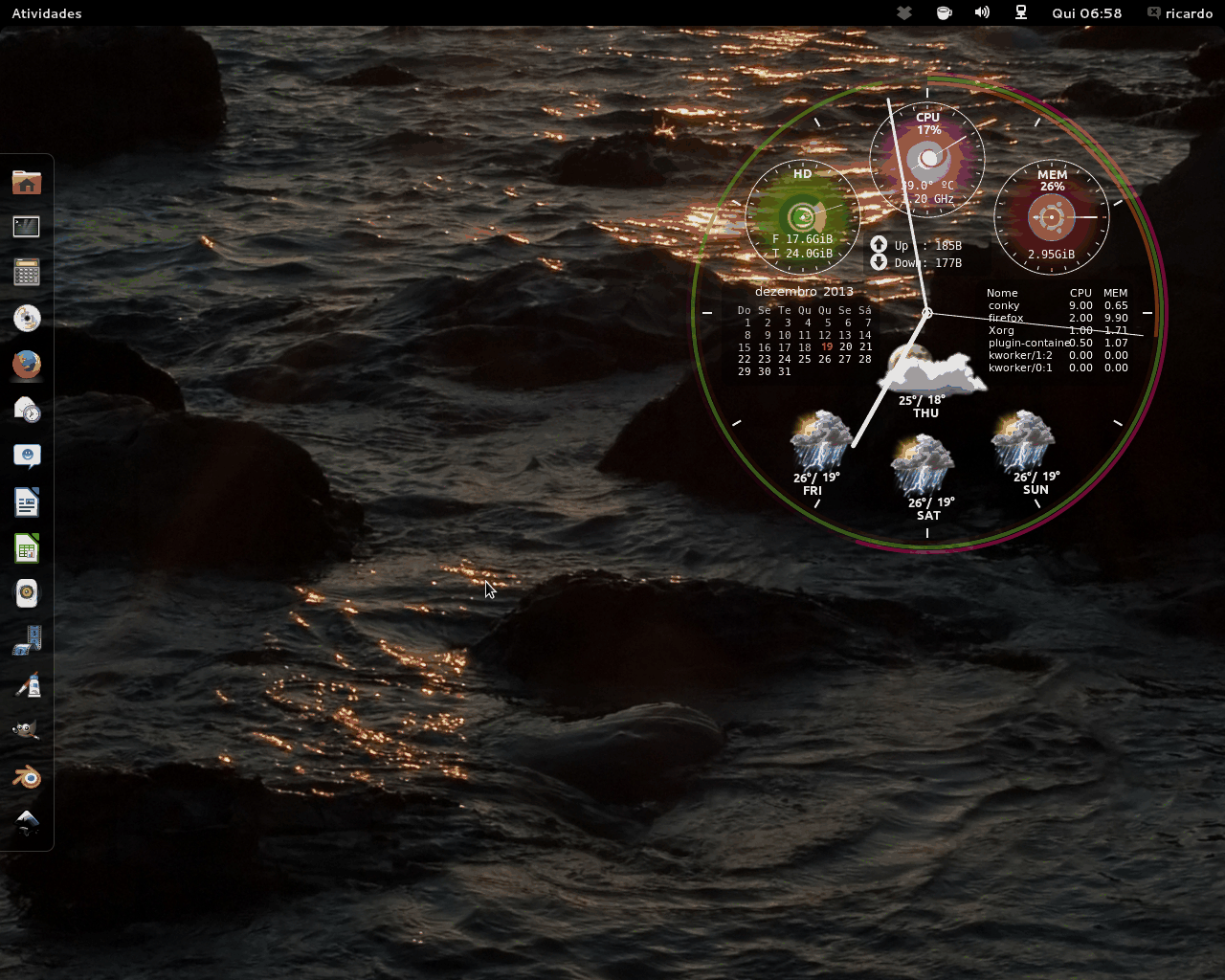This screenshot has width=1225, height=980.
Task: Start Blender from the dock
Action: 26,777
